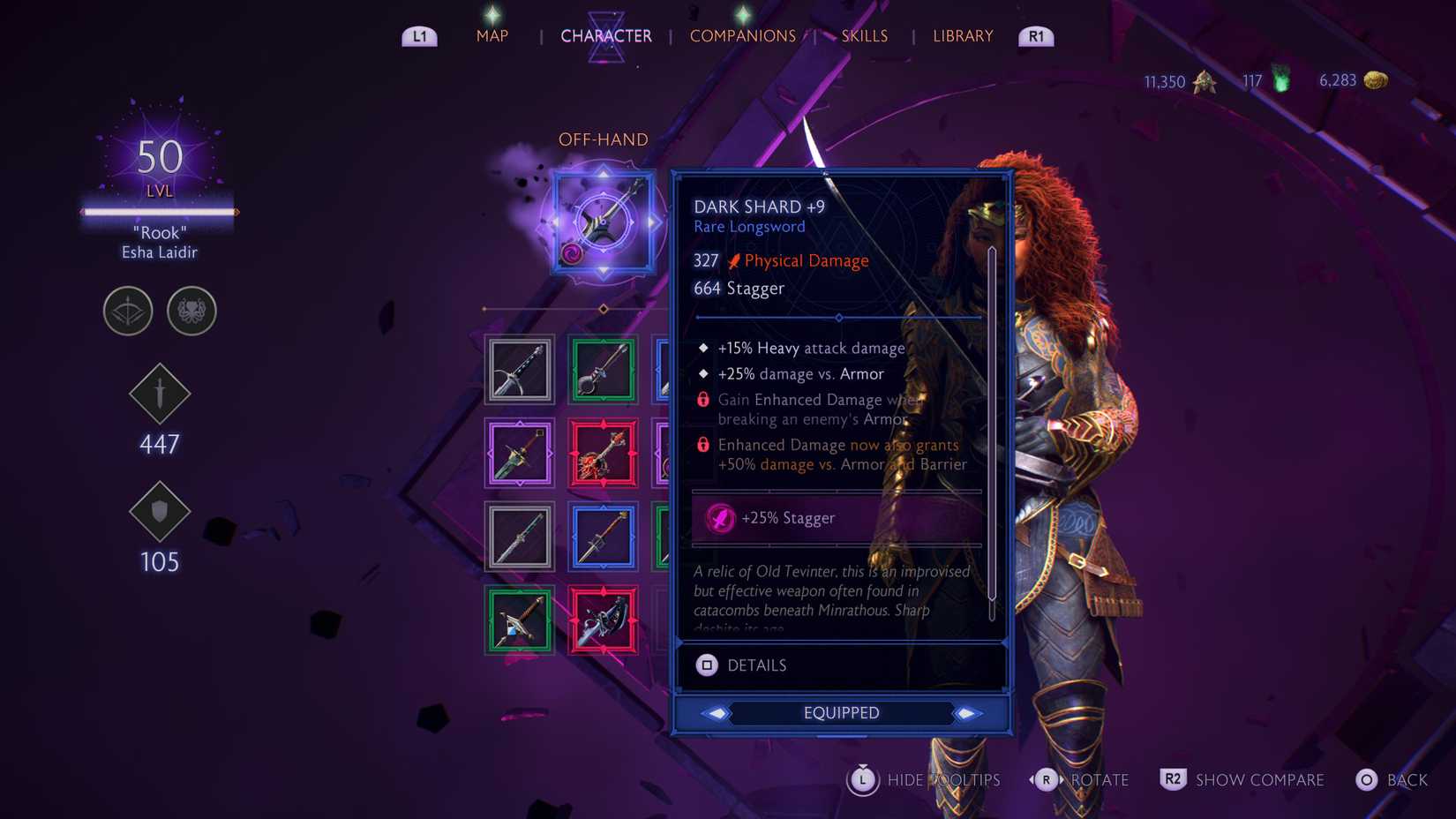Viewport: 1456px width, 819px height.
Task: Select the equipped off-hand longsword slot
Action: (604, 222)
